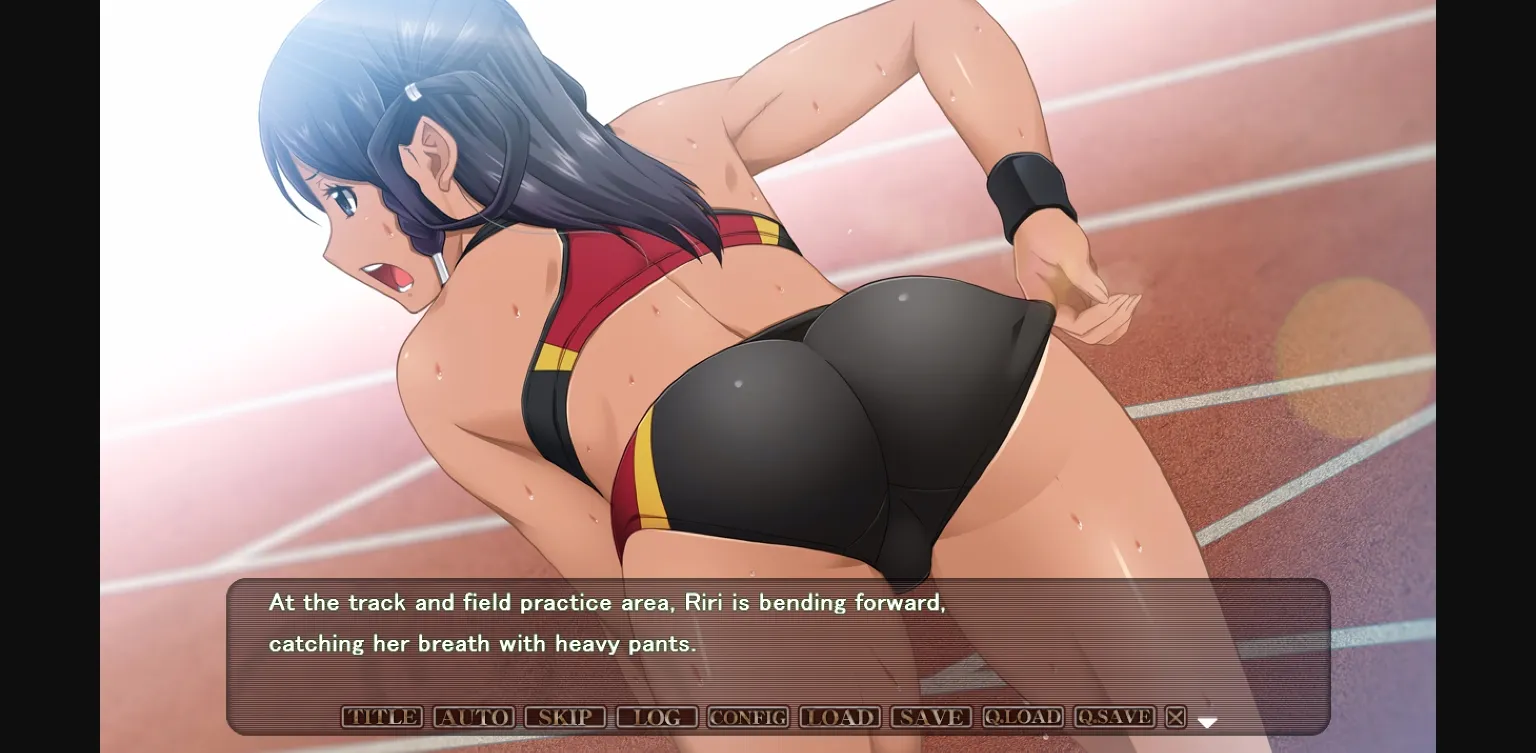Click the blinking arrow to advance dialogue
The height and width of the screenshot is (753, 1536).
click(x=1207, y=719)
